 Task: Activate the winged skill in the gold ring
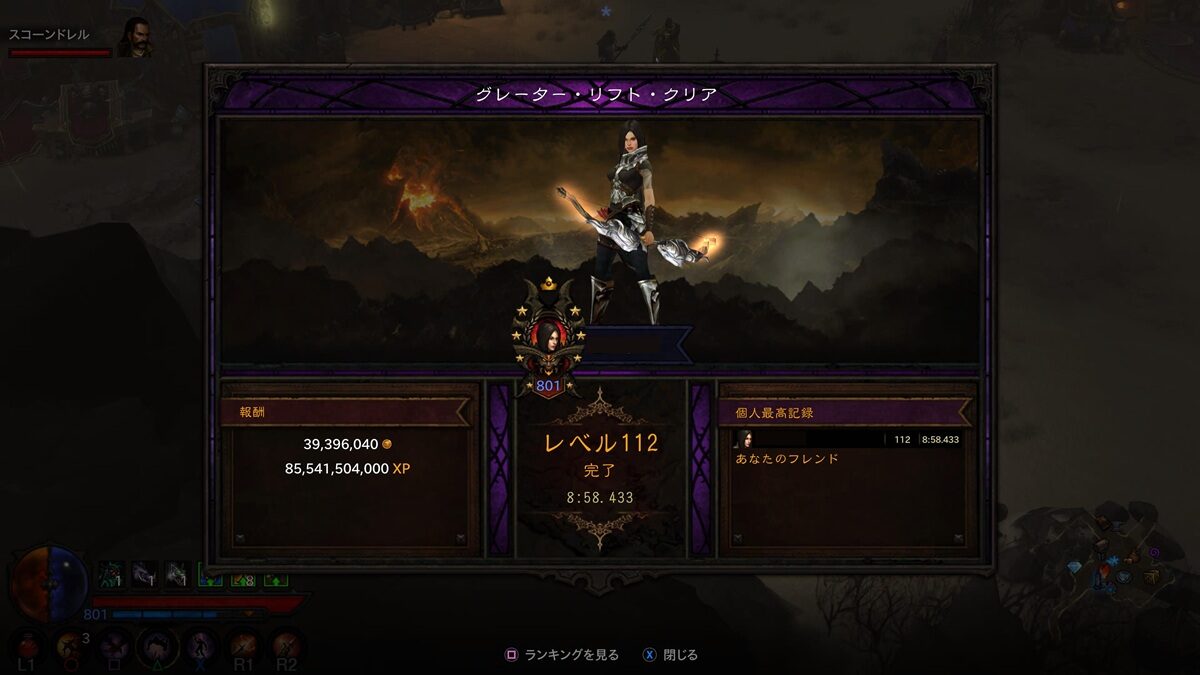157,647
